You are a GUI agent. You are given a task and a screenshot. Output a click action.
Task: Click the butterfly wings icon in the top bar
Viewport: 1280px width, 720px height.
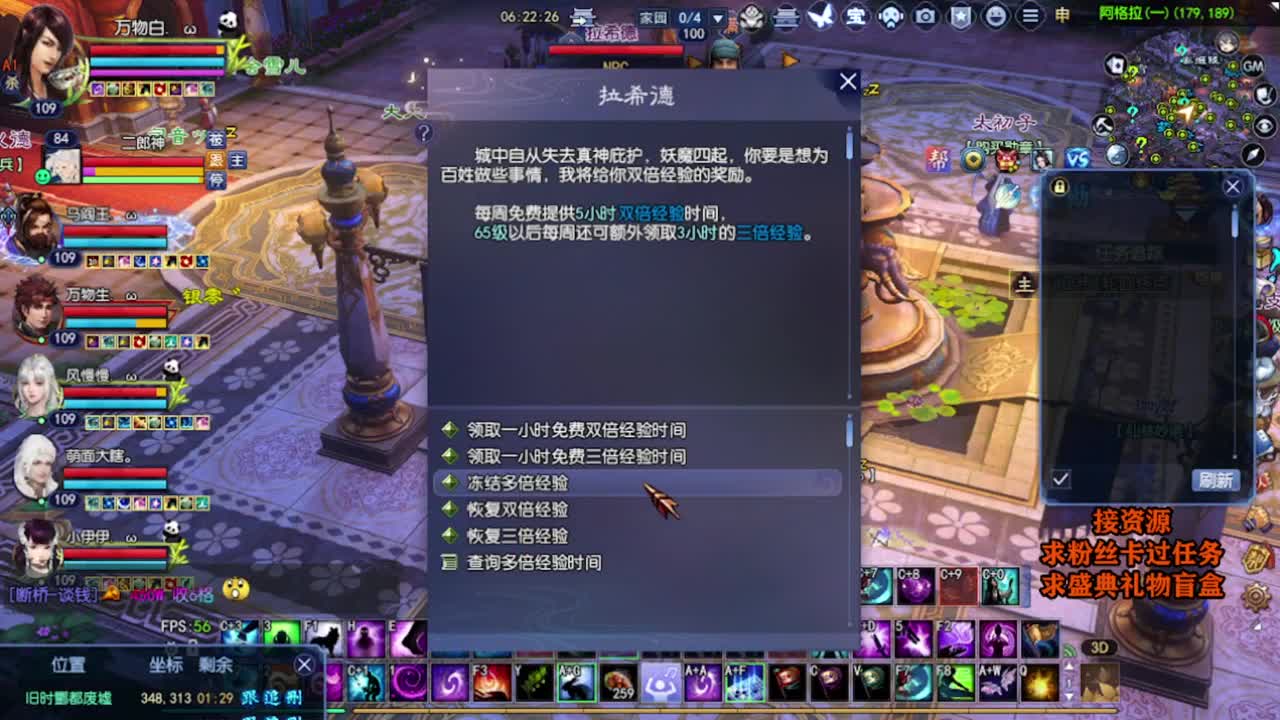pos(818,16)
